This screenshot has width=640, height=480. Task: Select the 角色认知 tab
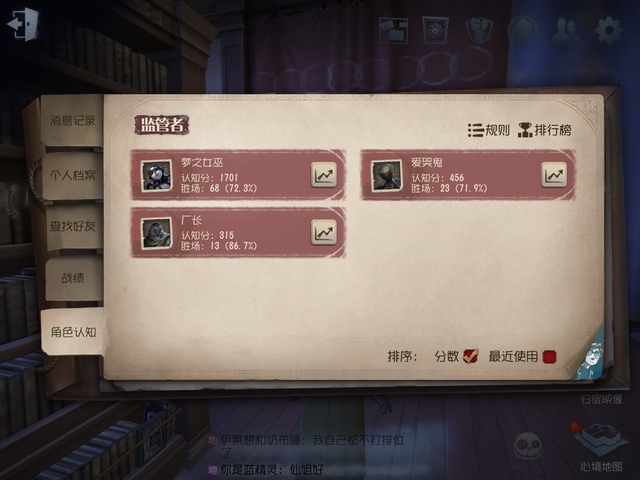(x=72, y=332)
